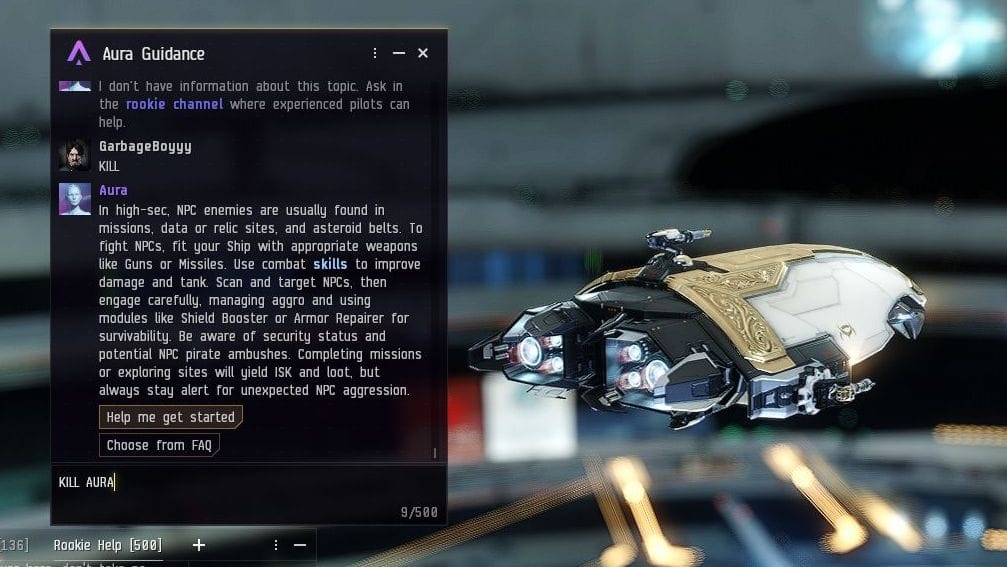Screen dimensions: 1007x567
Task: Minimize the Aura Guidance window
Action: 399,53
